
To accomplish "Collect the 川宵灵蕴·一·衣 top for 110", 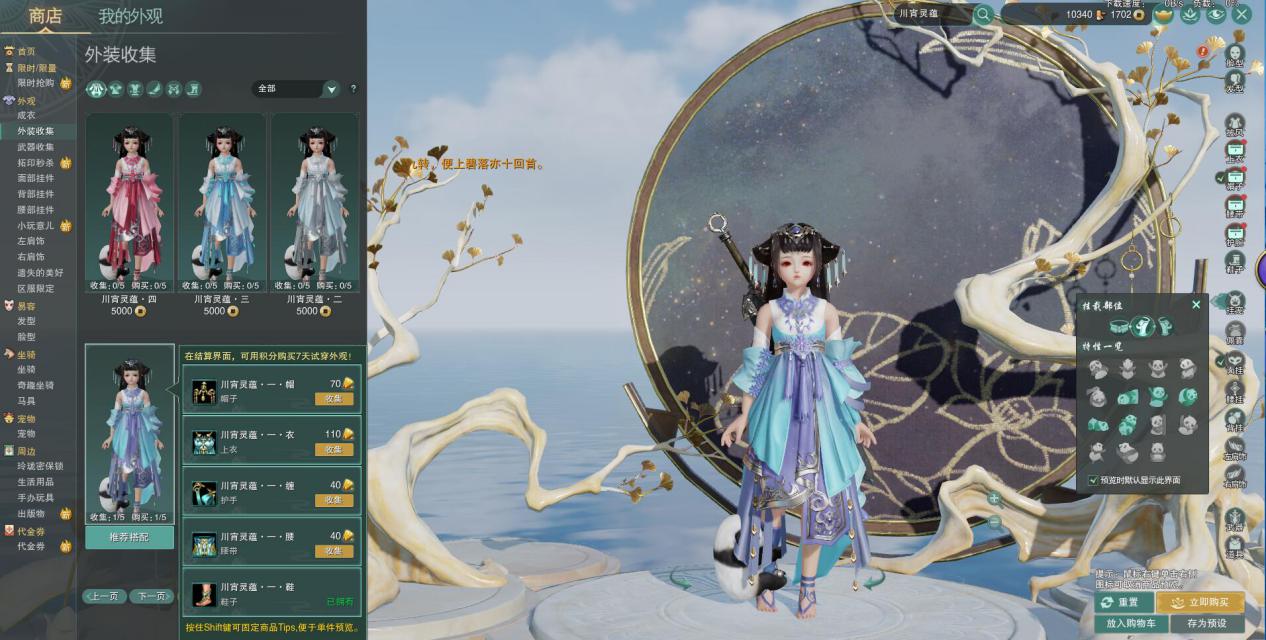I will pos(334,450).
